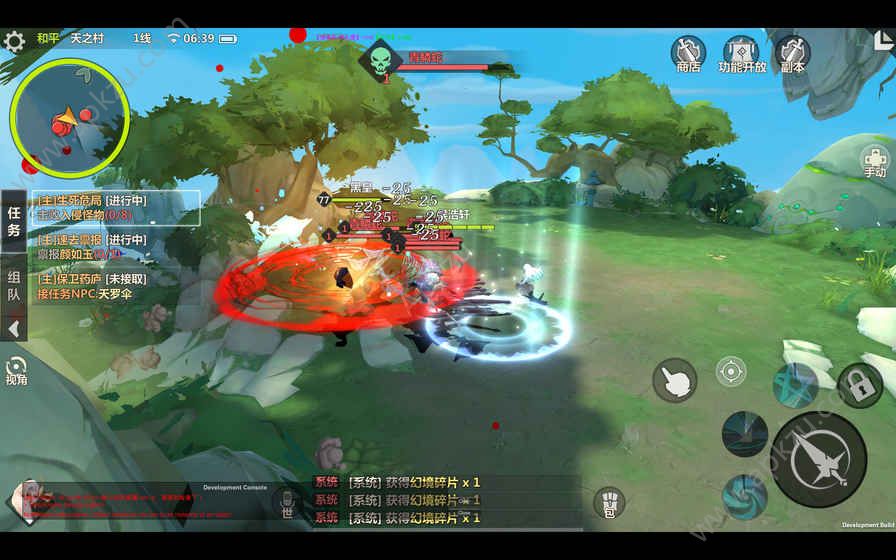This screenshot has height=560, width=896.
Task: Open the 功能开放 feature menu
Action: click(x=742, y=54)
